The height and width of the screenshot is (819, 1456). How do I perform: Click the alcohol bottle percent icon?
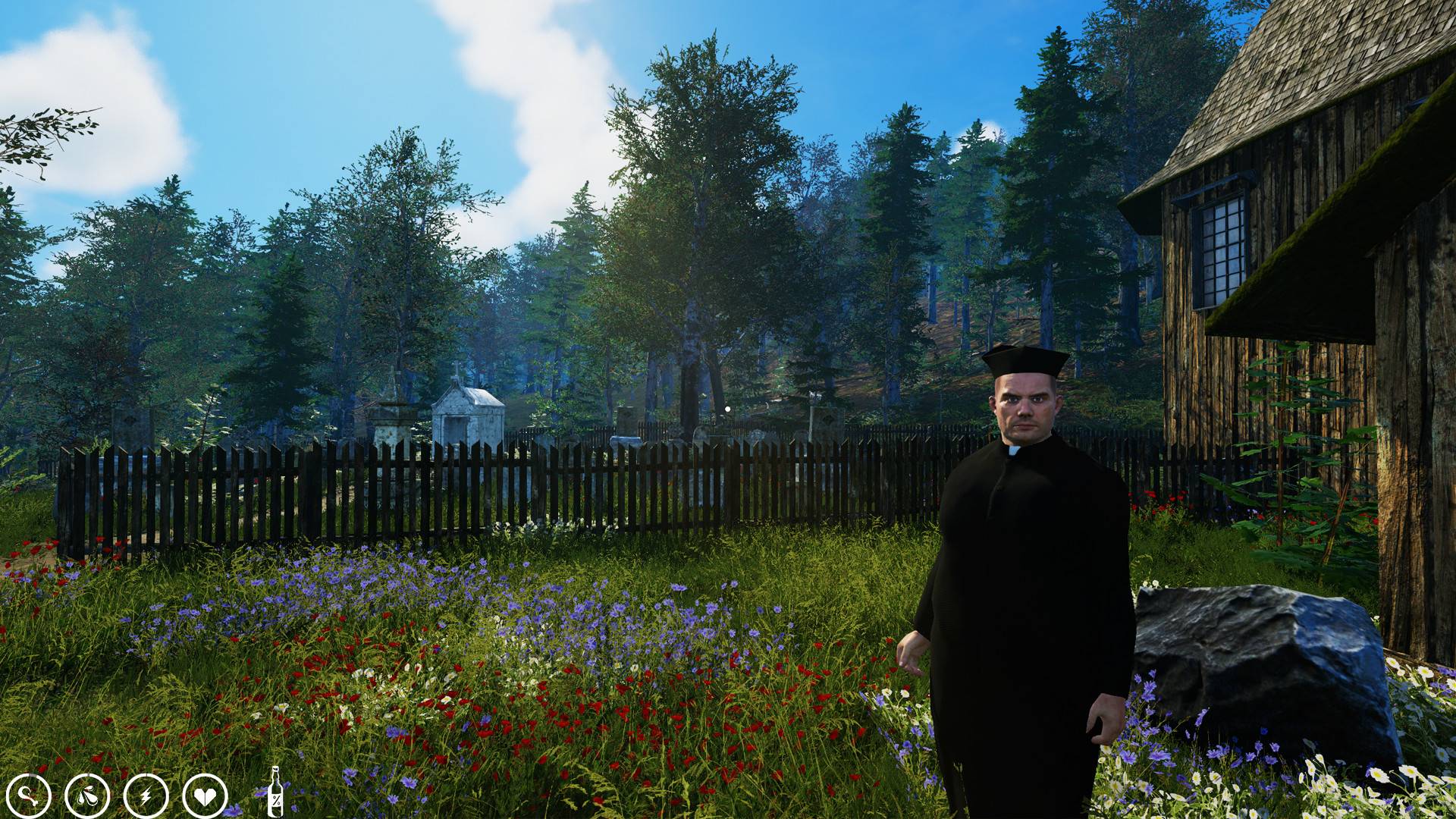276,792
